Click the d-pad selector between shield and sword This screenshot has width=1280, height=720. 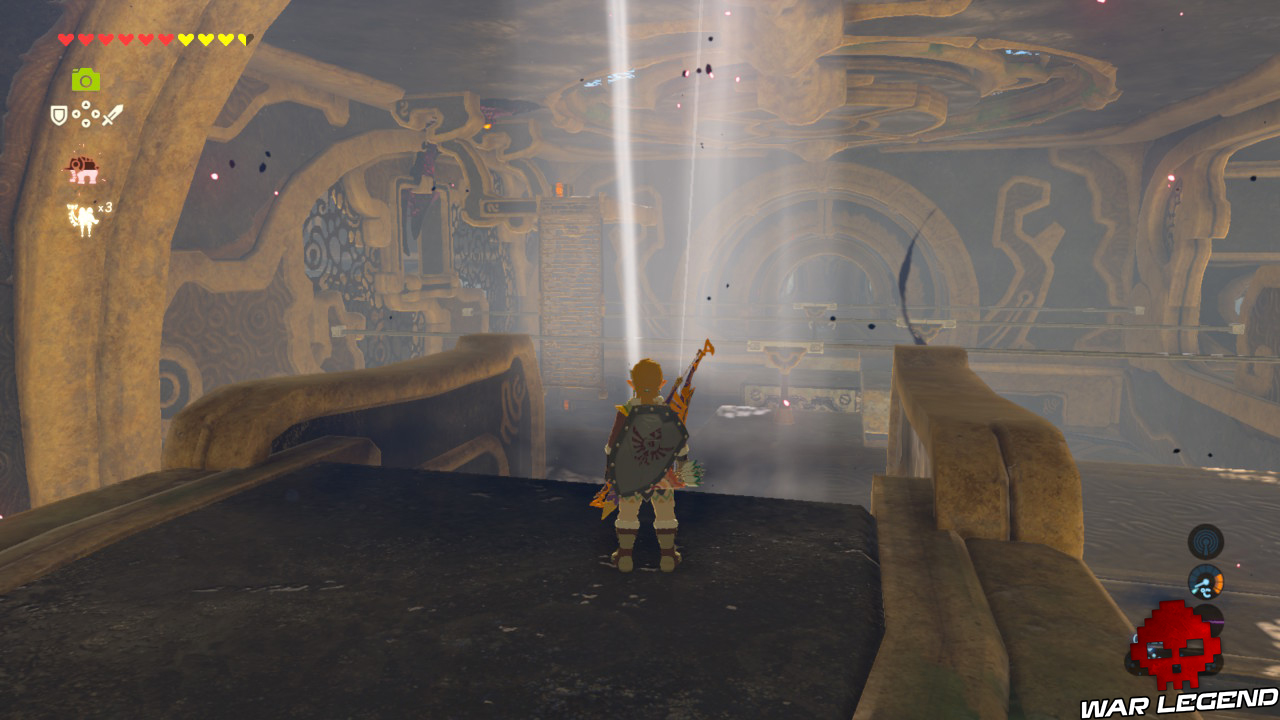click(87, 114)
